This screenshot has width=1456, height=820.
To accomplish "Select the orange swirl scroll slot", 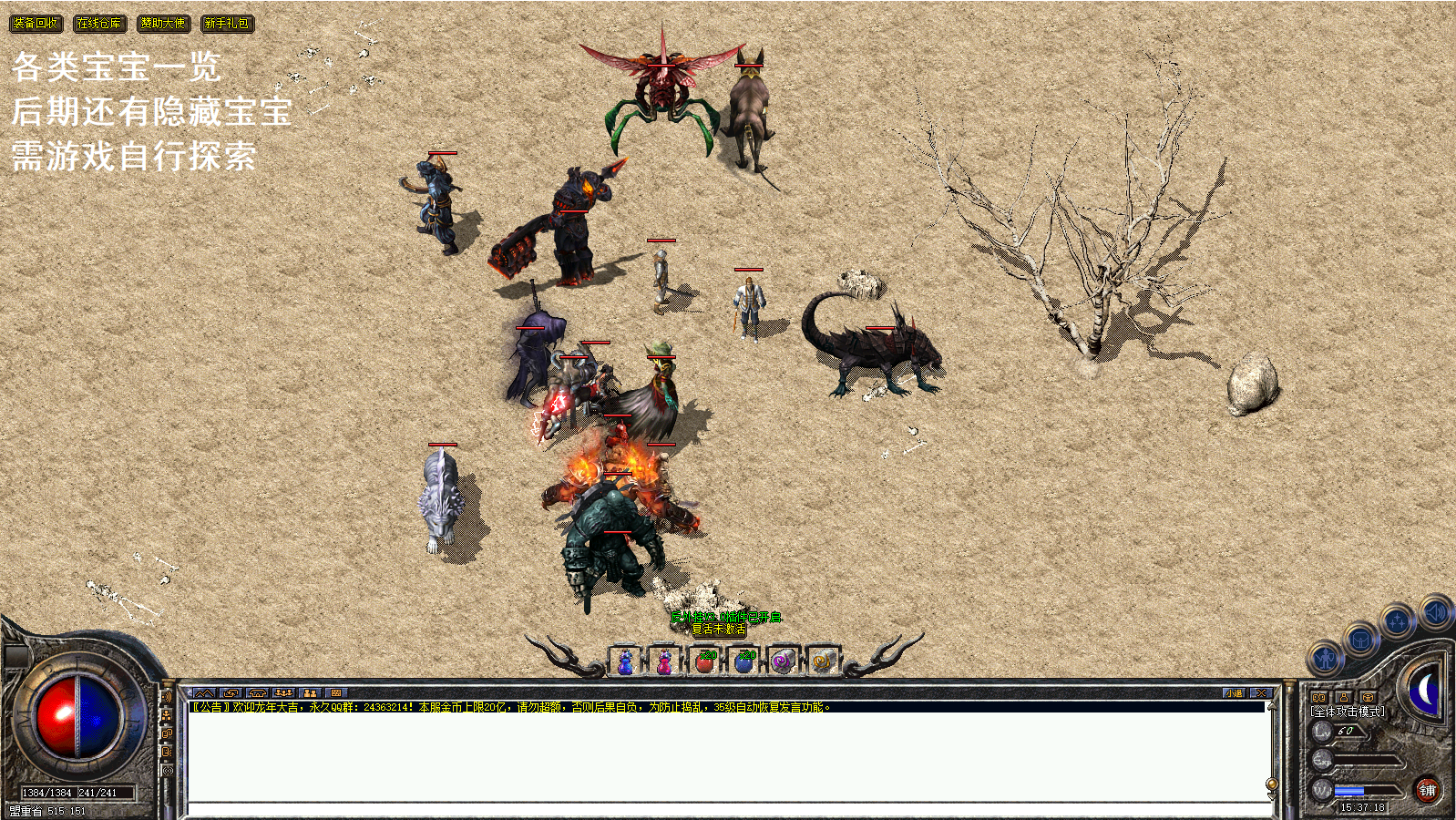I will pyautogui.click(x=822, y=661).
